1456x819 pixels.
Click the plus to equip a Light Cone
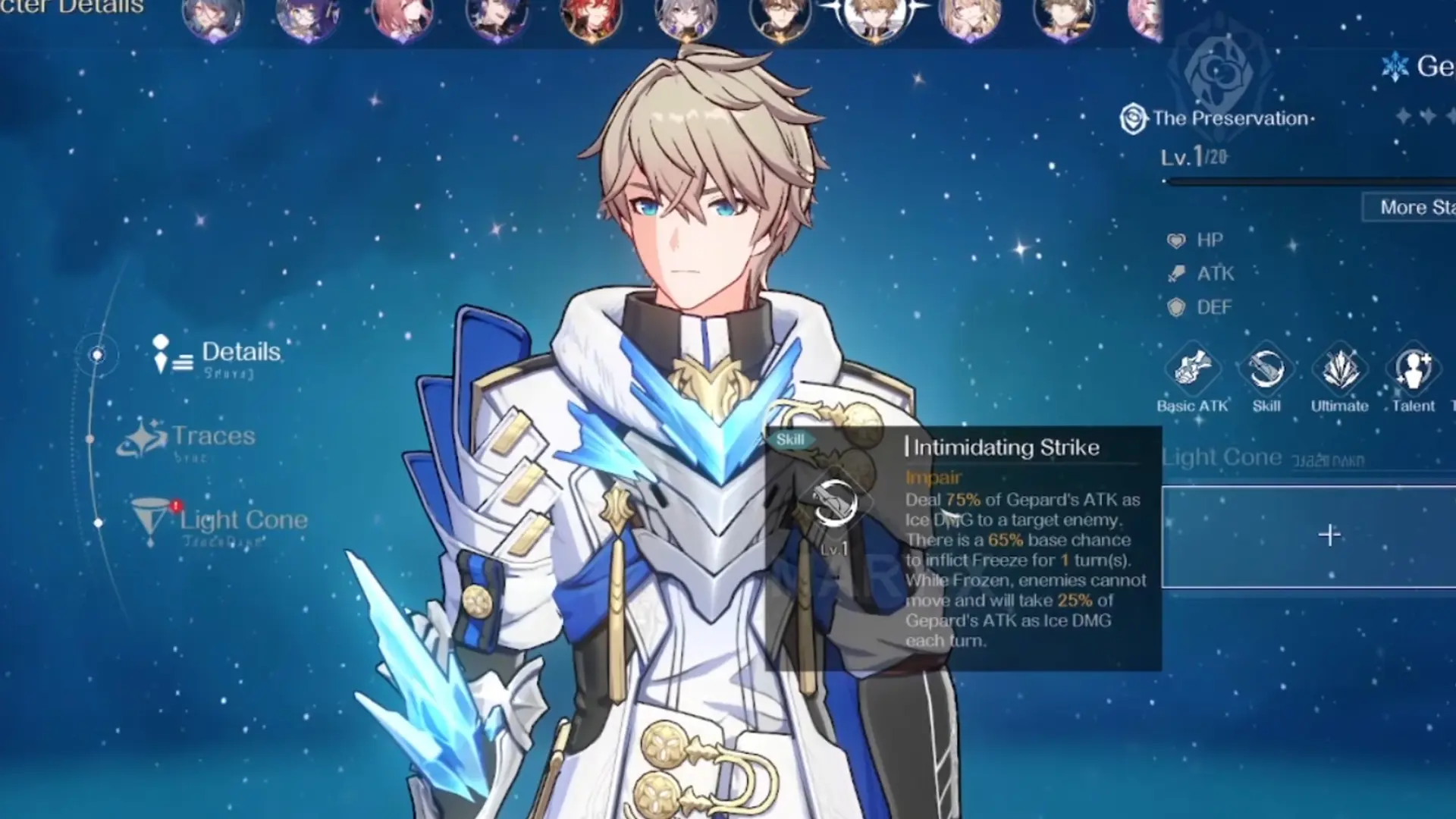pos(1331,536)
